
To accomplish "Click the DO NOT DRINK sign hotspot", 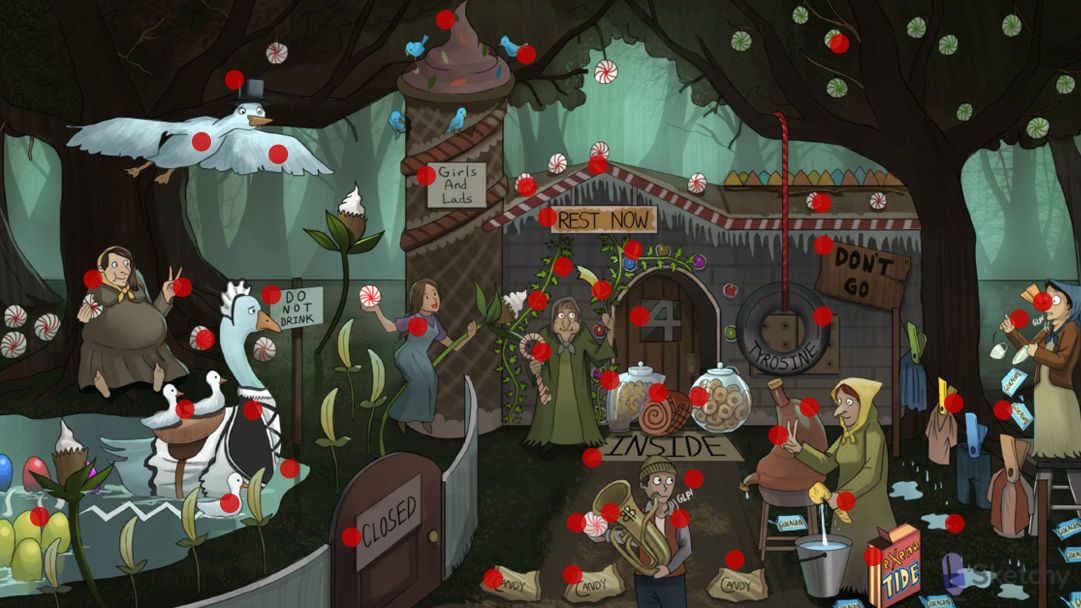I will coord(271,295).
